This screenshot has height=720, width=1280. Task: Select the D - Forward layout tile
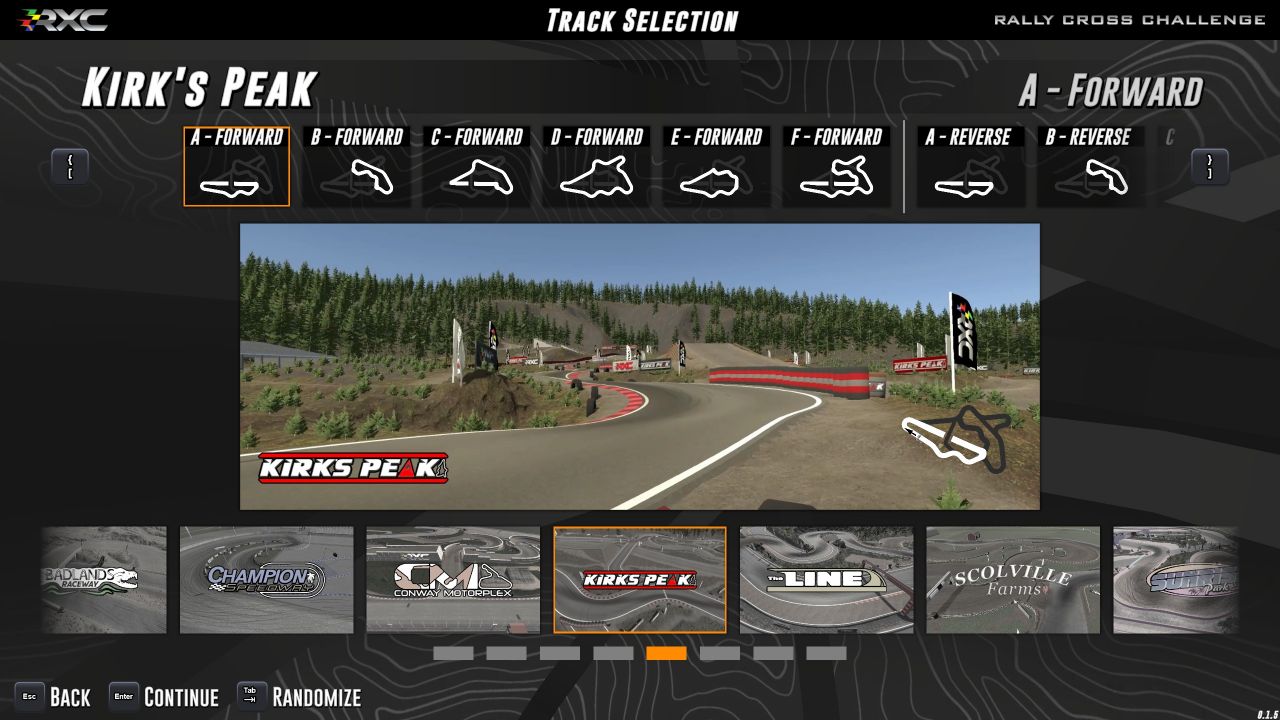coord(597,167)
